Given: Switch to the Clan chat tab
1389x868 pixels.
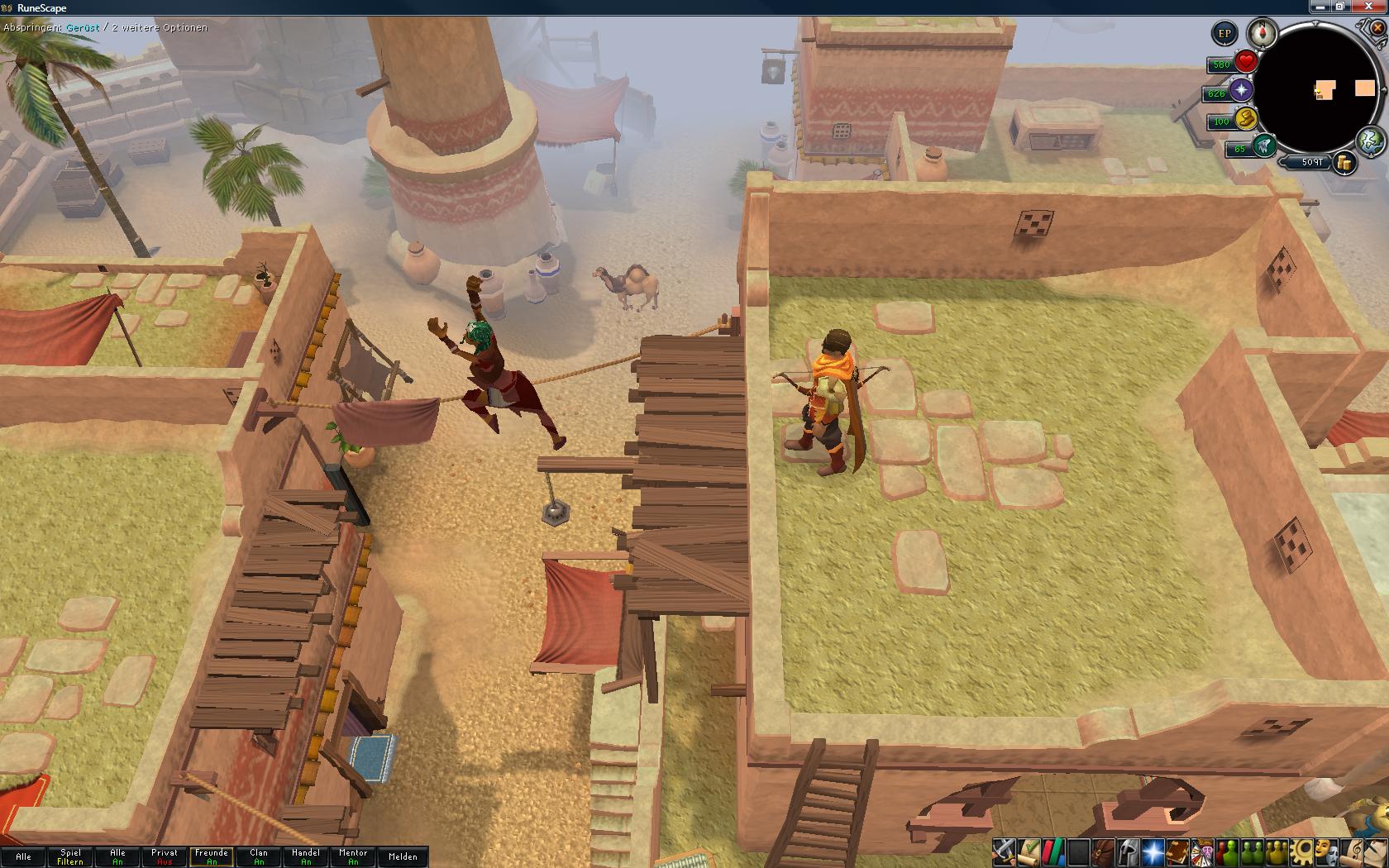Looking at the screenshot, I should [x=259, y=856].
